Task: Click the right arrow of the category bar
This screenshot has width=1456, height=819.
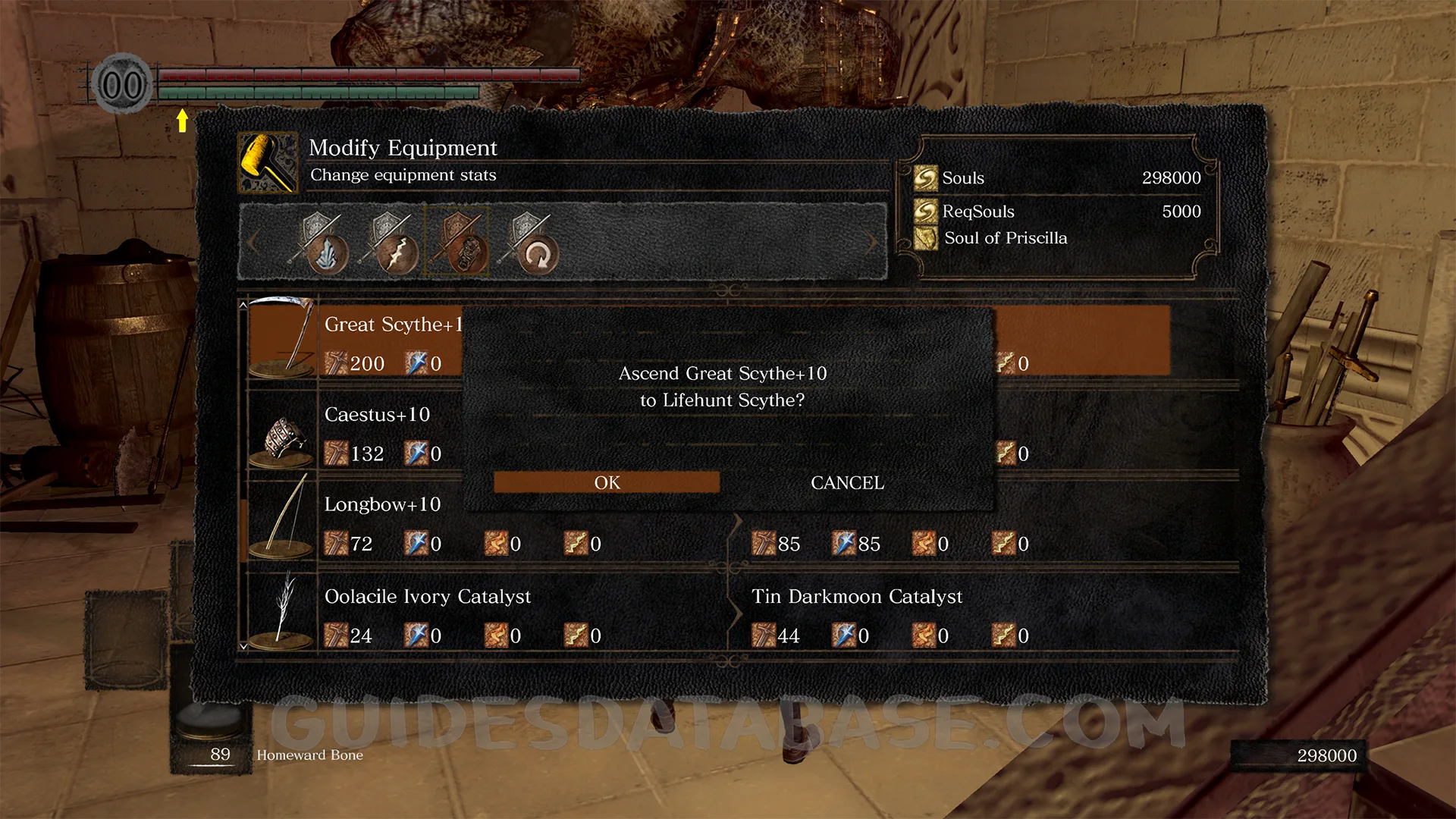Action: click(872, 243)
